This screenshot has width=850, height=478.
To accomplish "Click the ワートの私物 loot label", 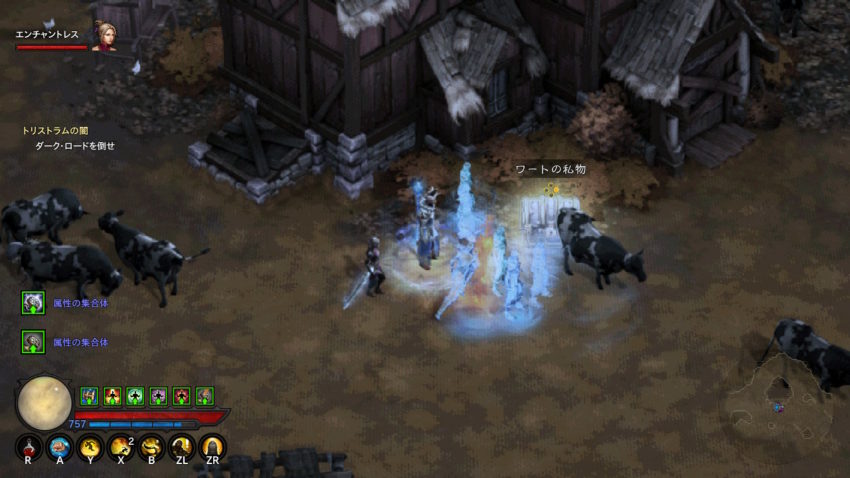I will click(549, 169).
